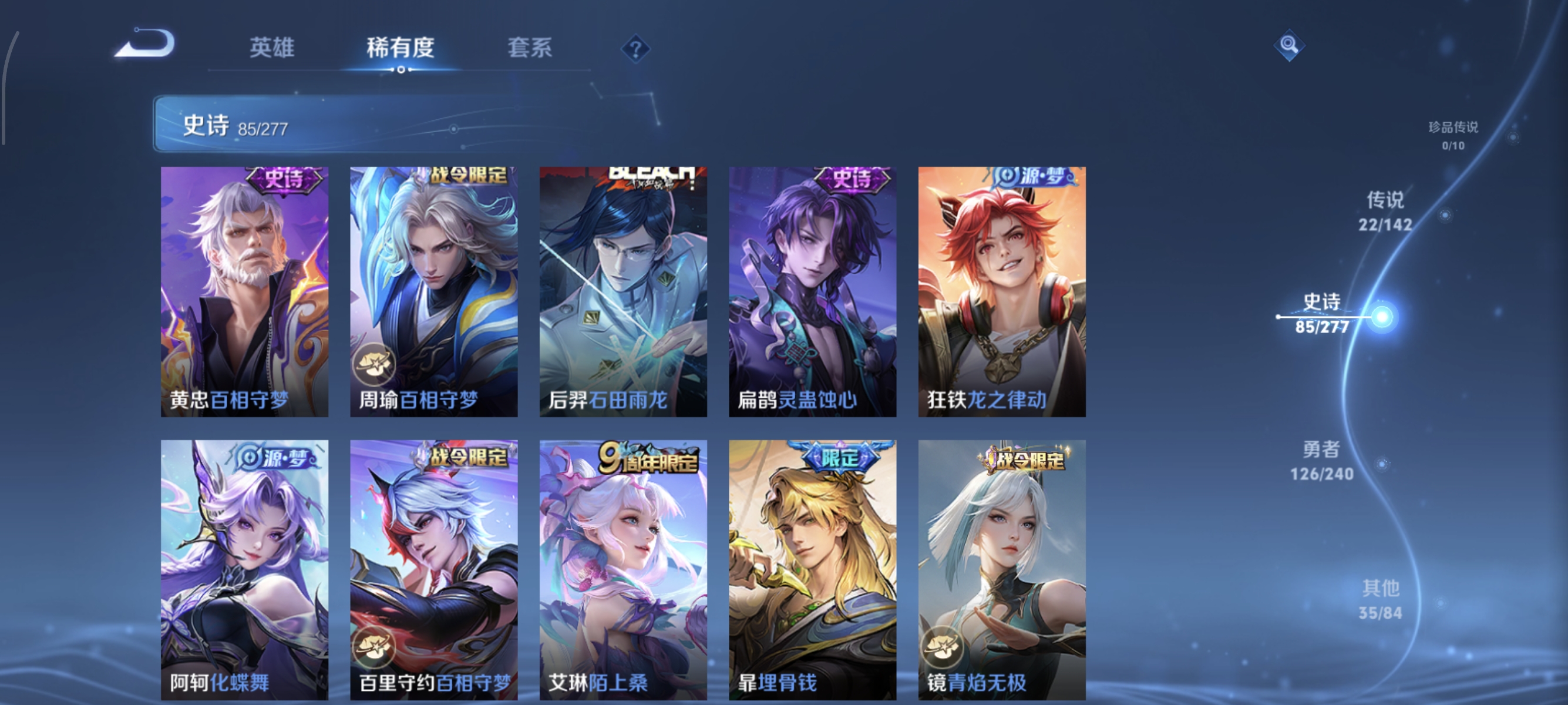Image resolution: width=1568 pixels, height=705 pixels.
Task: Select 珍品传说 rarity in right sidebar
Action: pos(1455,135)
